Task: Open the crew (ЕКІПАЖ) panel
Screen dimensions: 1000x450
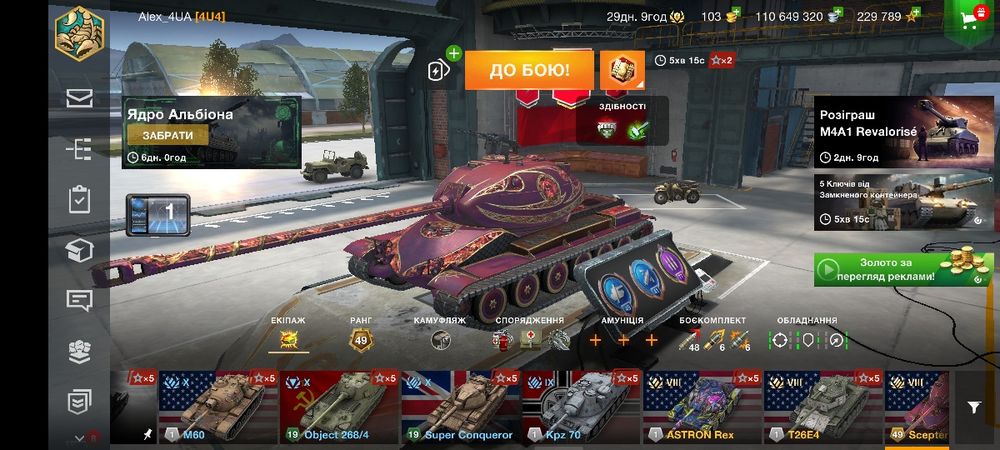Action: (x=289, y=340)
